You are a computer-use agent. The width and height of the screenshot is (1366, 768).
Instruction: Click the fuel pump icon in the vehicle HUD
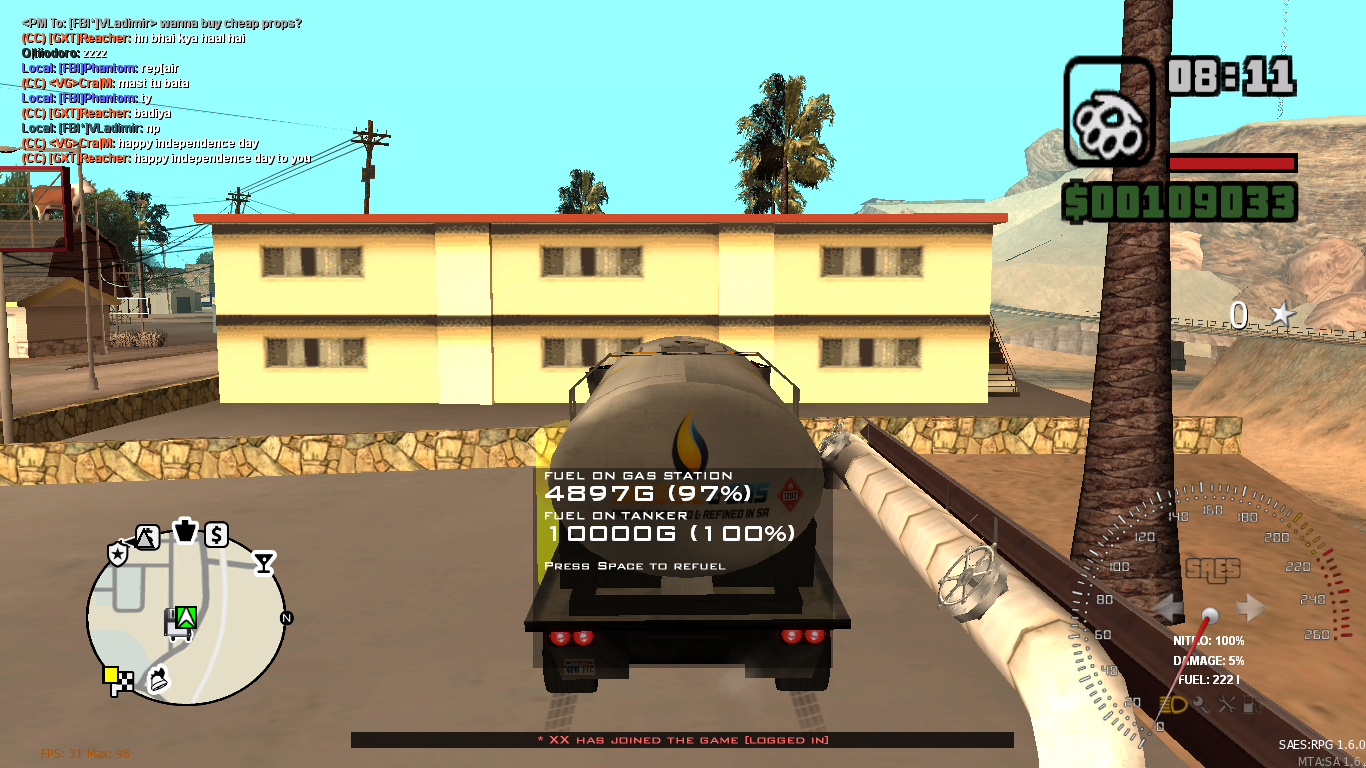pyautogui.click(x=1250, y=705)
